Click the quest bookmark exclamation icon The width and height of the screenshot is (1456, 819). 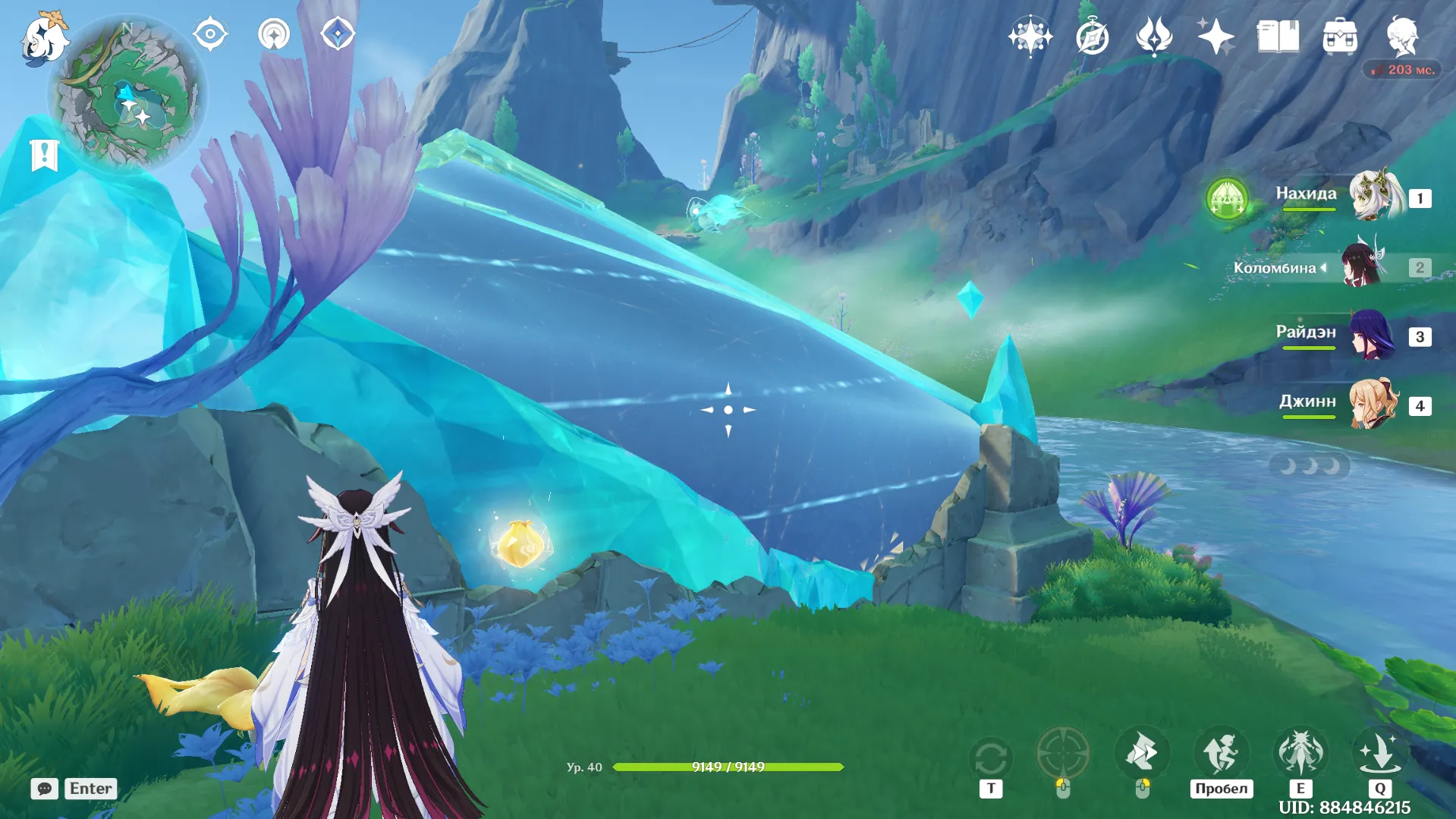(44, 155)
